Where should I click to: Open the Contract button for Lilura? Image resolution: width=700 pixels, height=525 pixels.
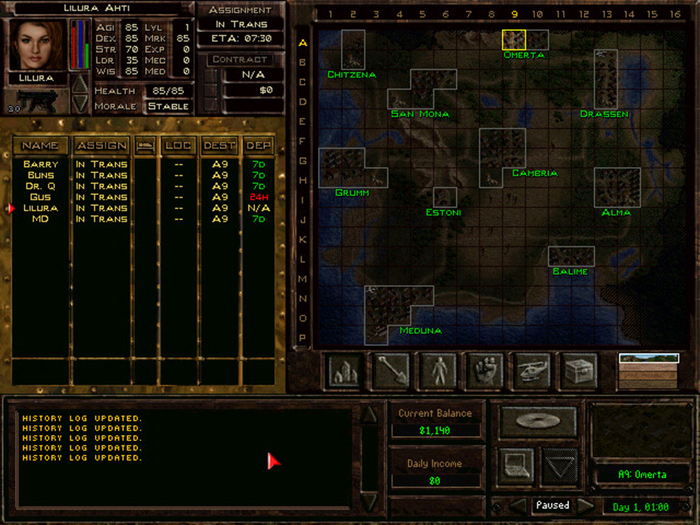pyautogui.click(x=238, y=60)
